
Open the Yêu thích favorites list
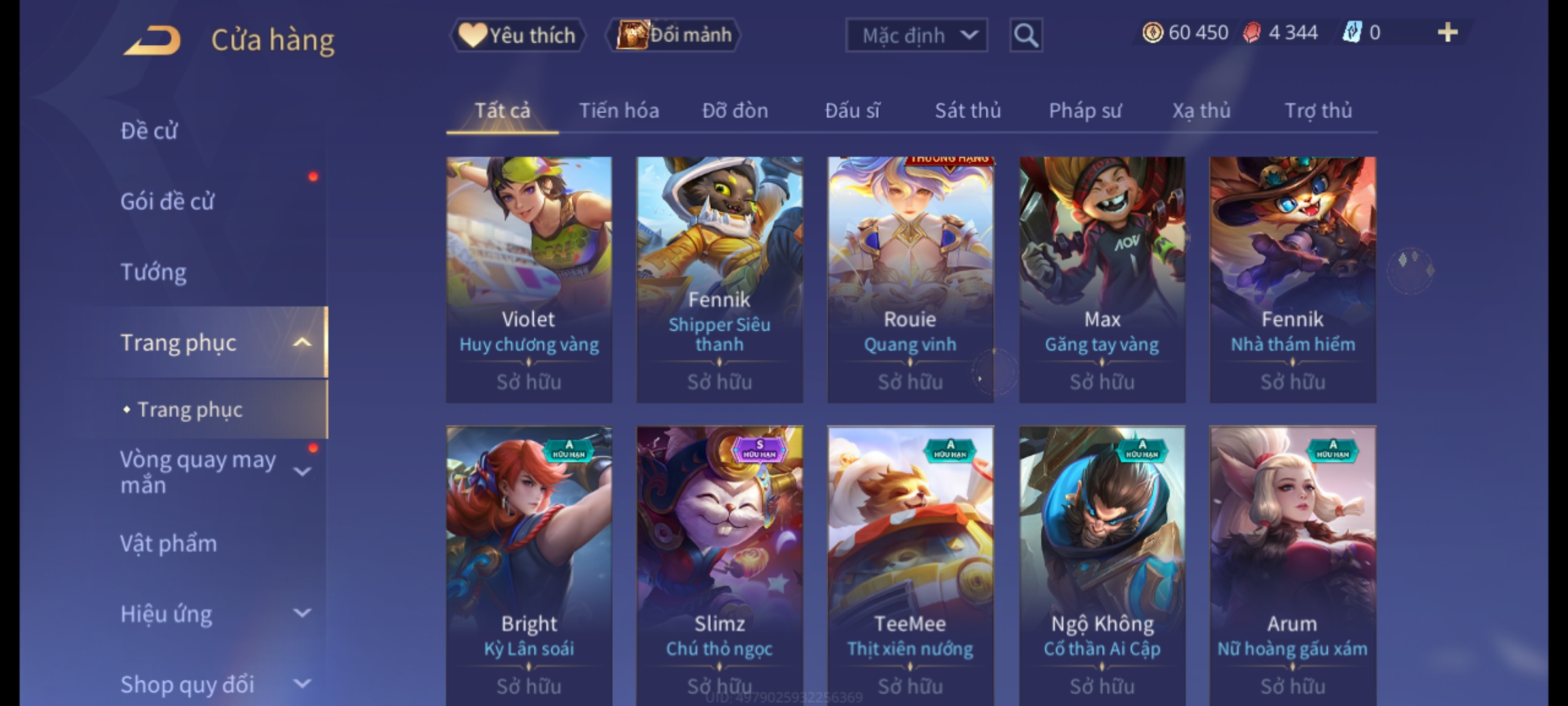point(517,35)
